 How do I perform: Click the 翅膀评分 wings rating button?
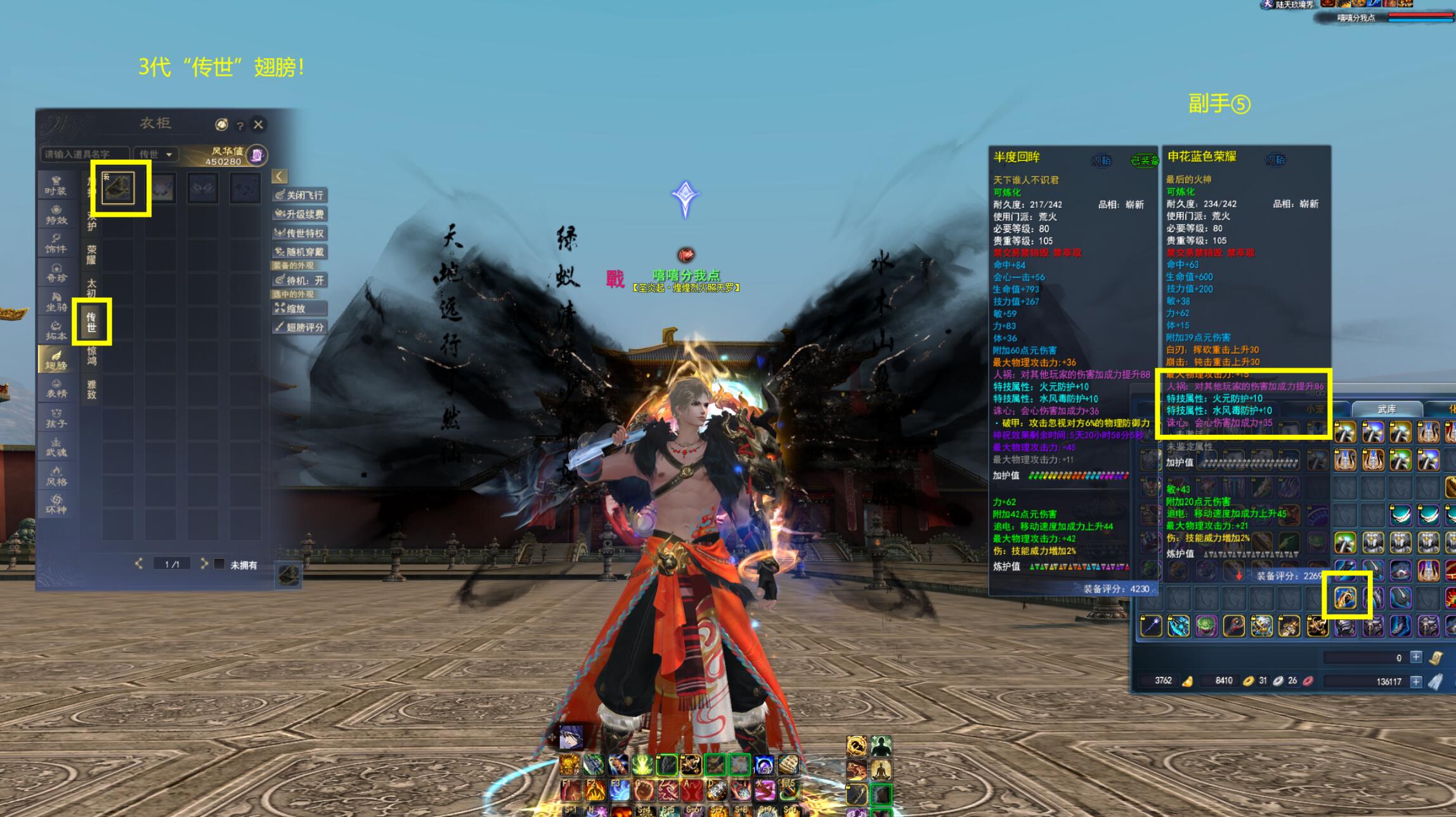[x=300, y=327]
